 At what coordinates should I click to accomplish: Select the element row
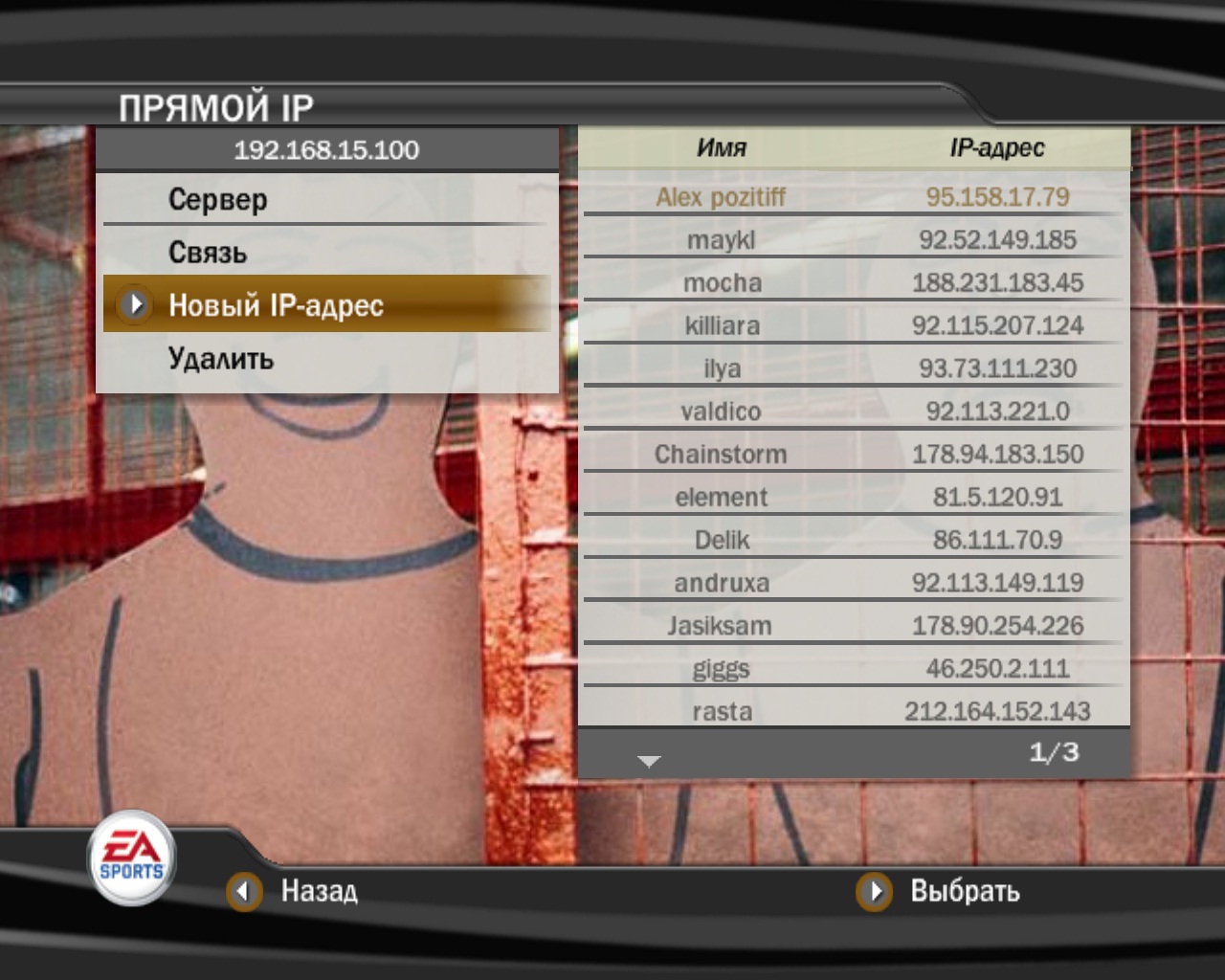click(x=852, y=498)
